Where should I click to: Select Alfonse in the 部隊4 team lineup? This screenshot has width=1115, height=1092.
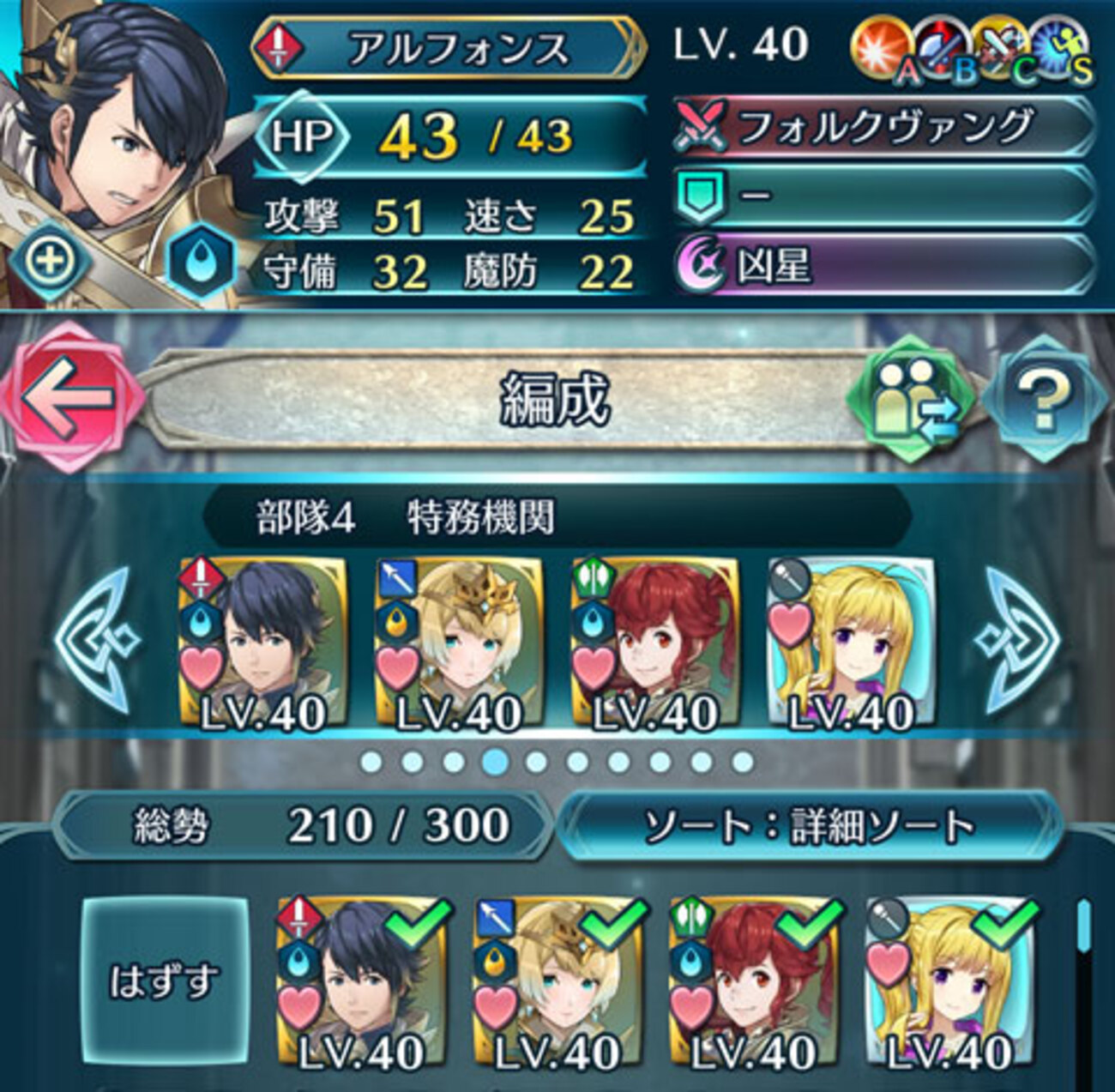pyautogui.click(x=263, y=645)
